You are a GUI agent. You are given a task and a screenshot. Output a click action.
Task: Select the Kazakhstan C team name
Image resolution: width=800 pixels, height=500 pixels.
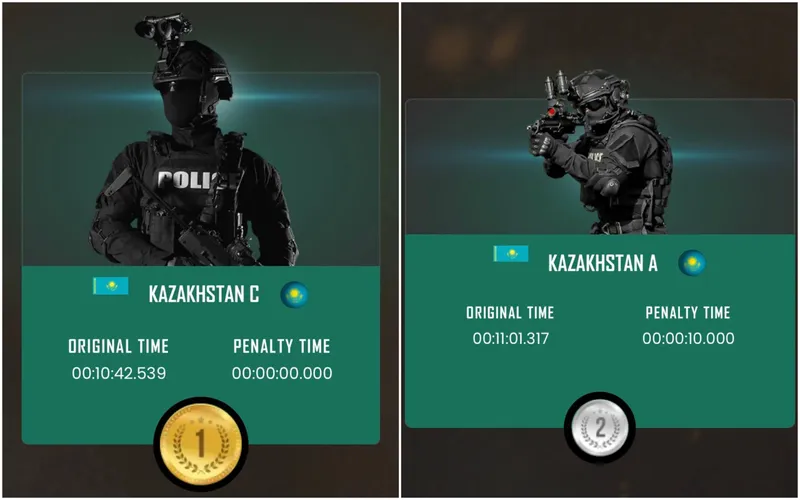click(203, 295)
